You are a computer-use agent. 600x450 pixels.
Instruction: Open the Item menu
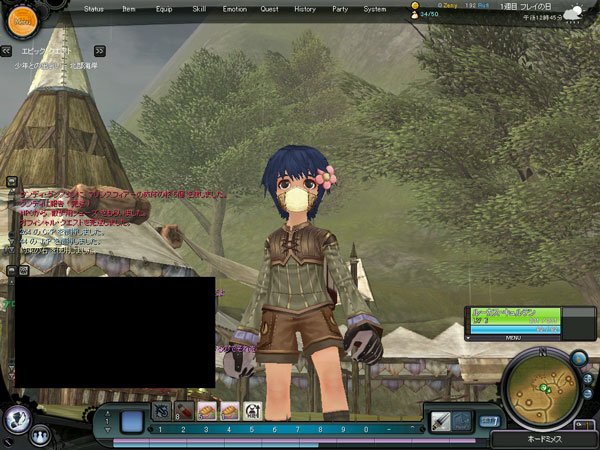(x=127, y=8)
